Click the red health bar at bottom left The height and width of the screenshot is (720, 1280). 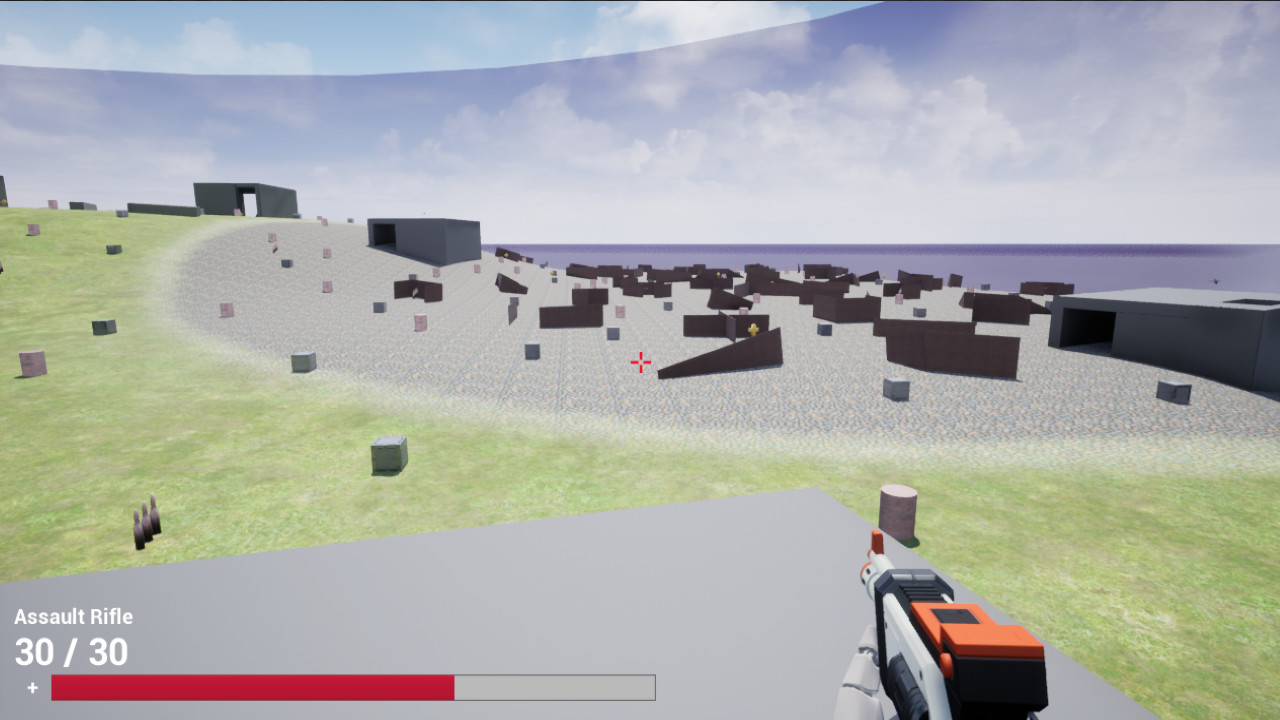(250, 687)
